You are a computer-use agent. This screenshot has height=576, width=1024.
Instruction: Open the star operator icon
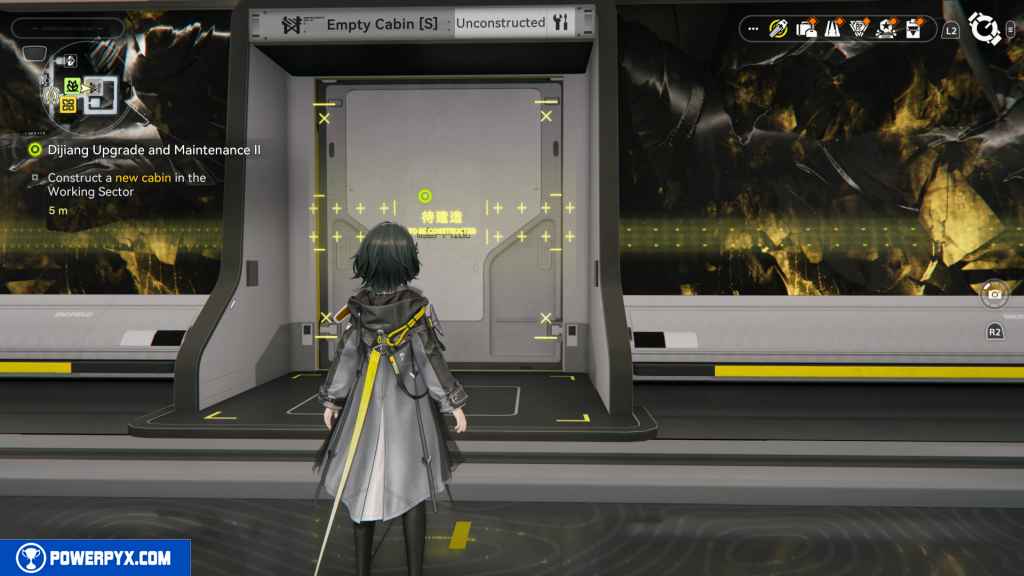point(885,29)
